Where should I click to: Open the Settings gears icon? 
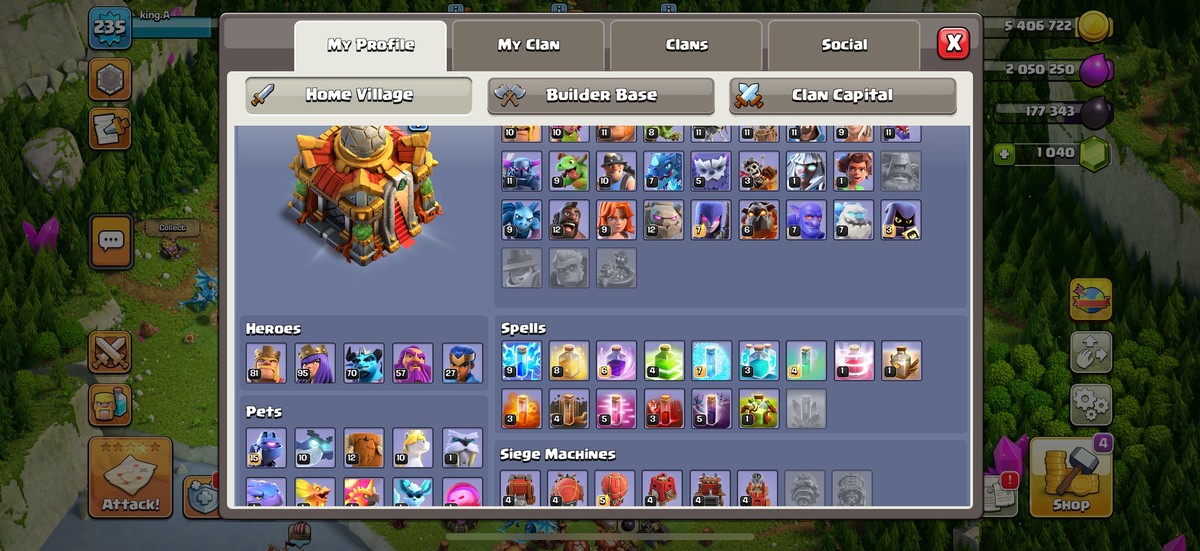point(1090,404)
